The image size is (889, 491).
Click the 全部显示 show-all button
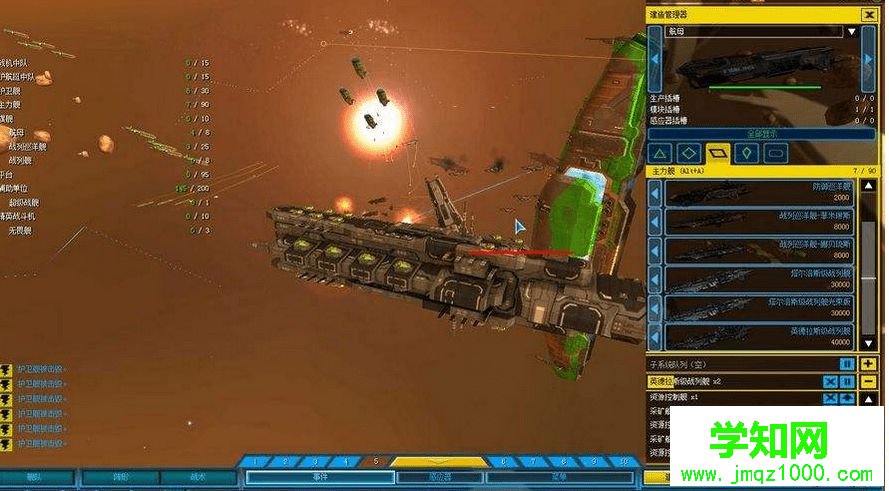tap(763, 132)
